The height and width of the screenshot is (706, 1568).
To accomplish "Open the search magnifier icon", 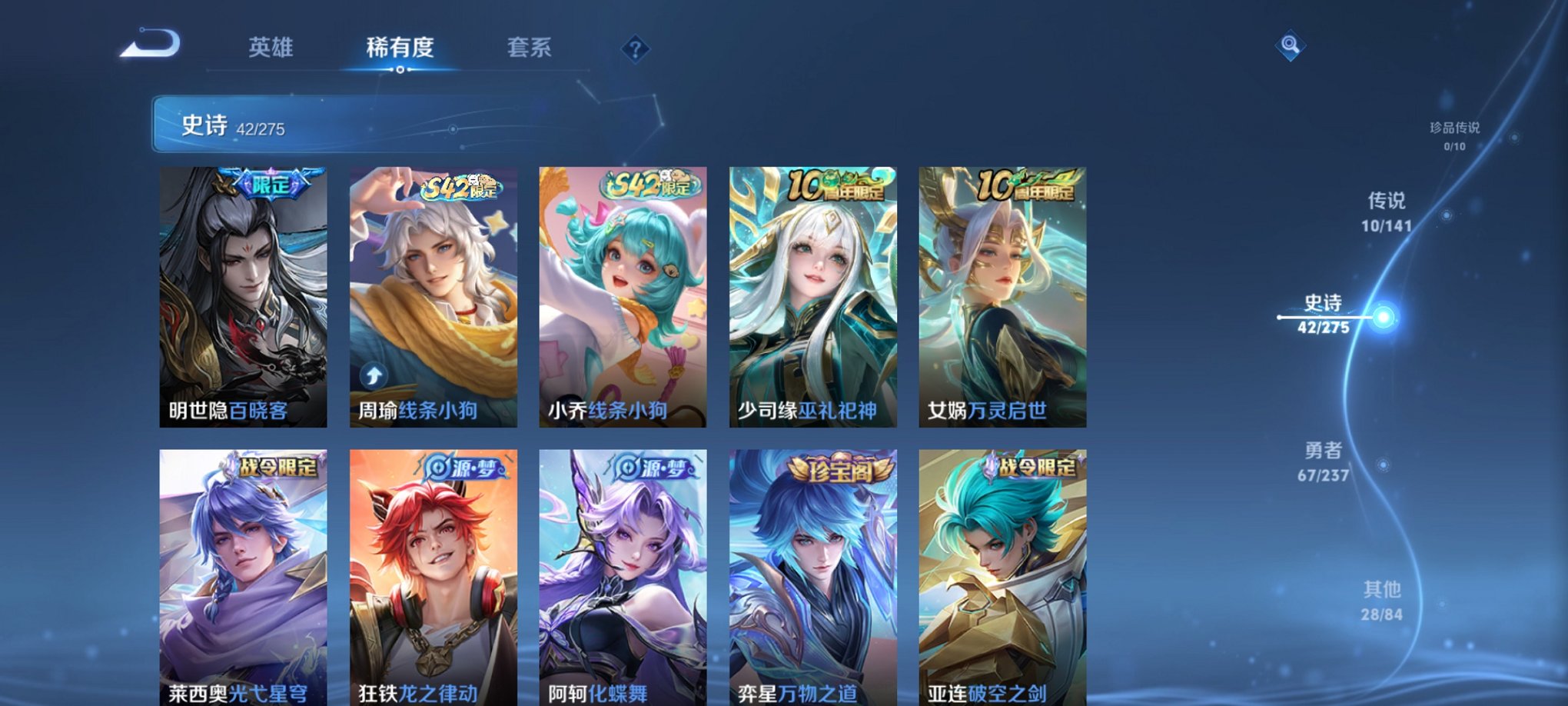I will click(1288, 45).
